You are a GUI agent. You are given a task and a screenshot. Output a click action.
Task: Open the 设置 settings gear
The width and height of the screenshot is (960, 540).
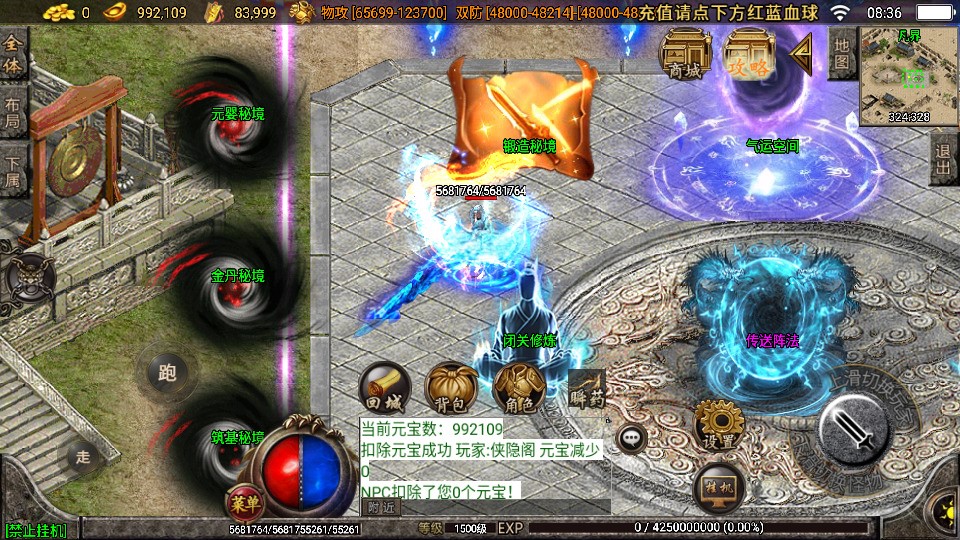click(718, 426)
